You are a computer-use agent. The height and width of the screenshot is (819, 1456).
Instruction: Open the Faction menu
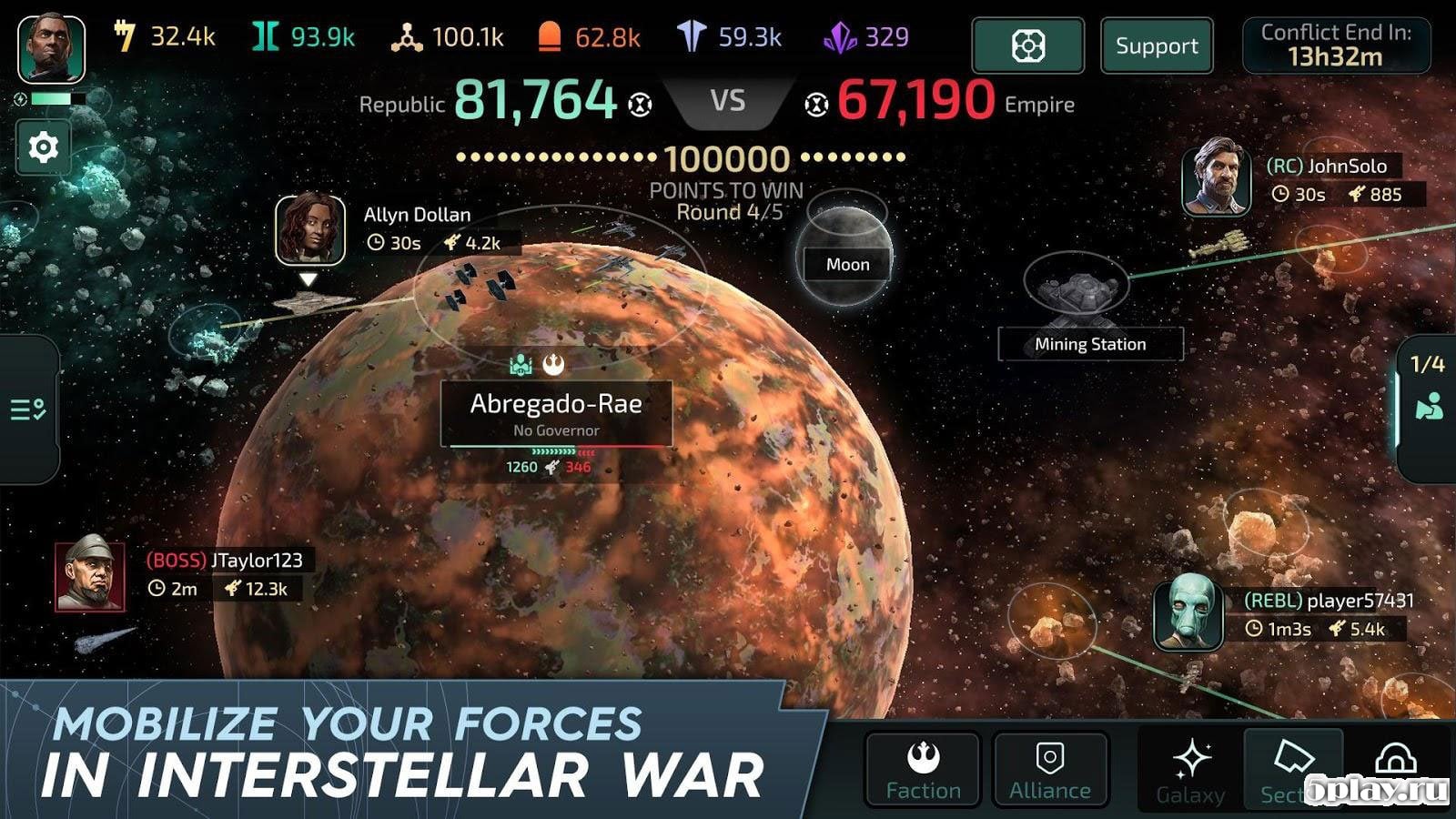(x=923, y=770)
